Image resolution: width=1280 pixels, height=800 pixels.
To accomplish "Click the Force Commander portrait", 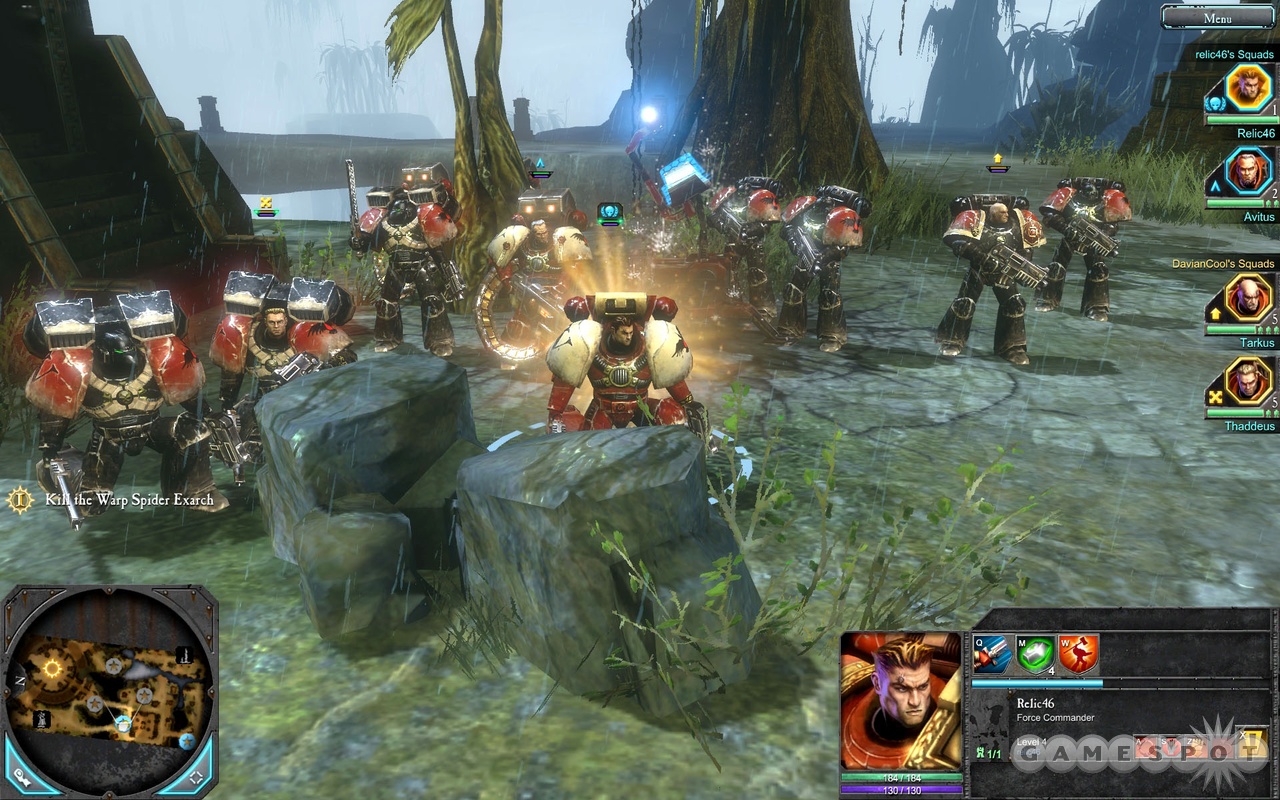I will 901,700.
